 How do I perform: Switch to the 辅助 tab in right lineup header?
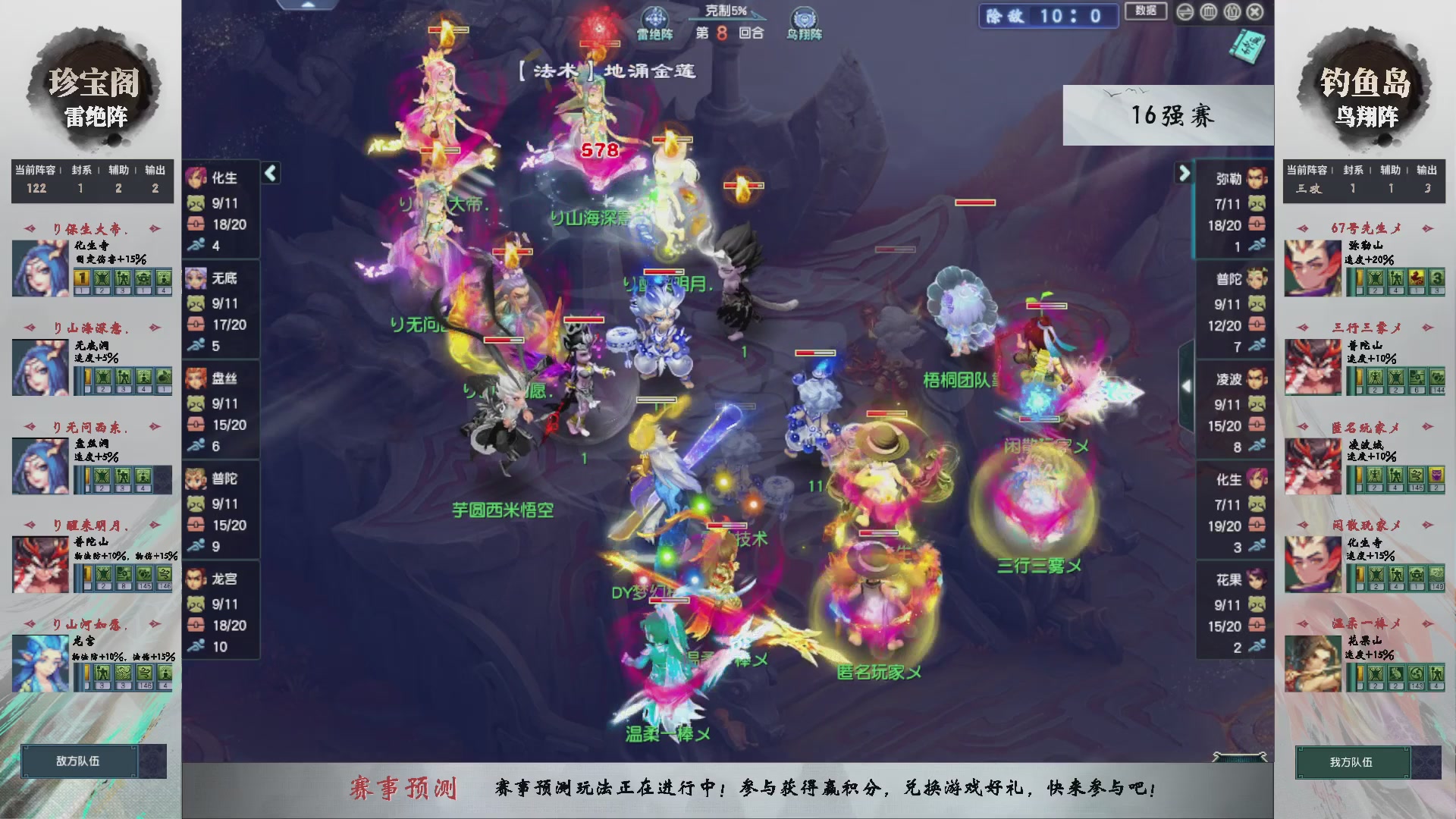click(x=1392, y=171)
